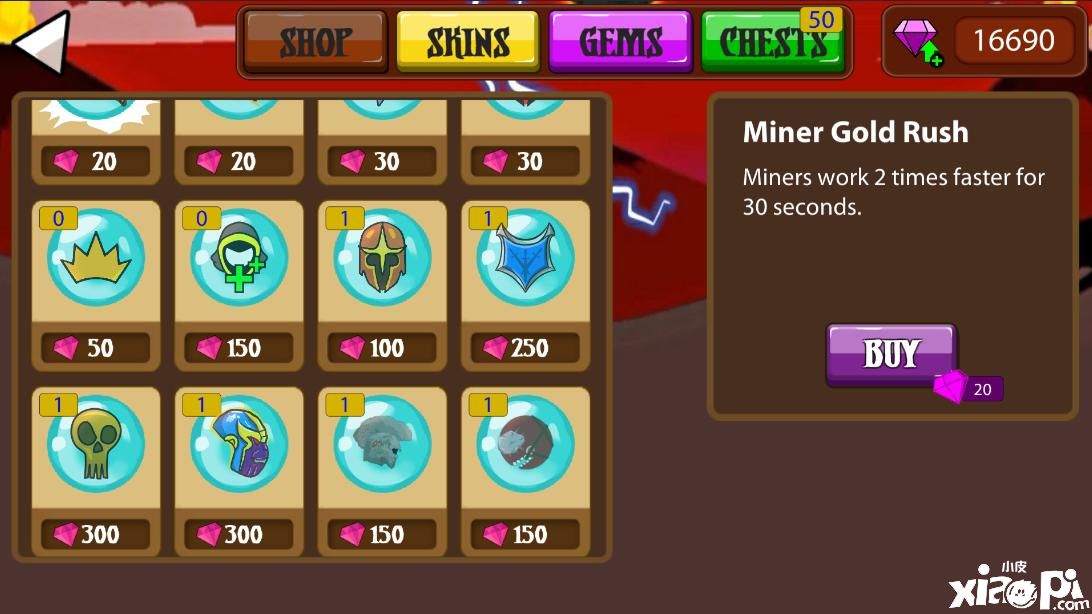Open the Skins tab
1092x614 pixels.
[468, 42]
